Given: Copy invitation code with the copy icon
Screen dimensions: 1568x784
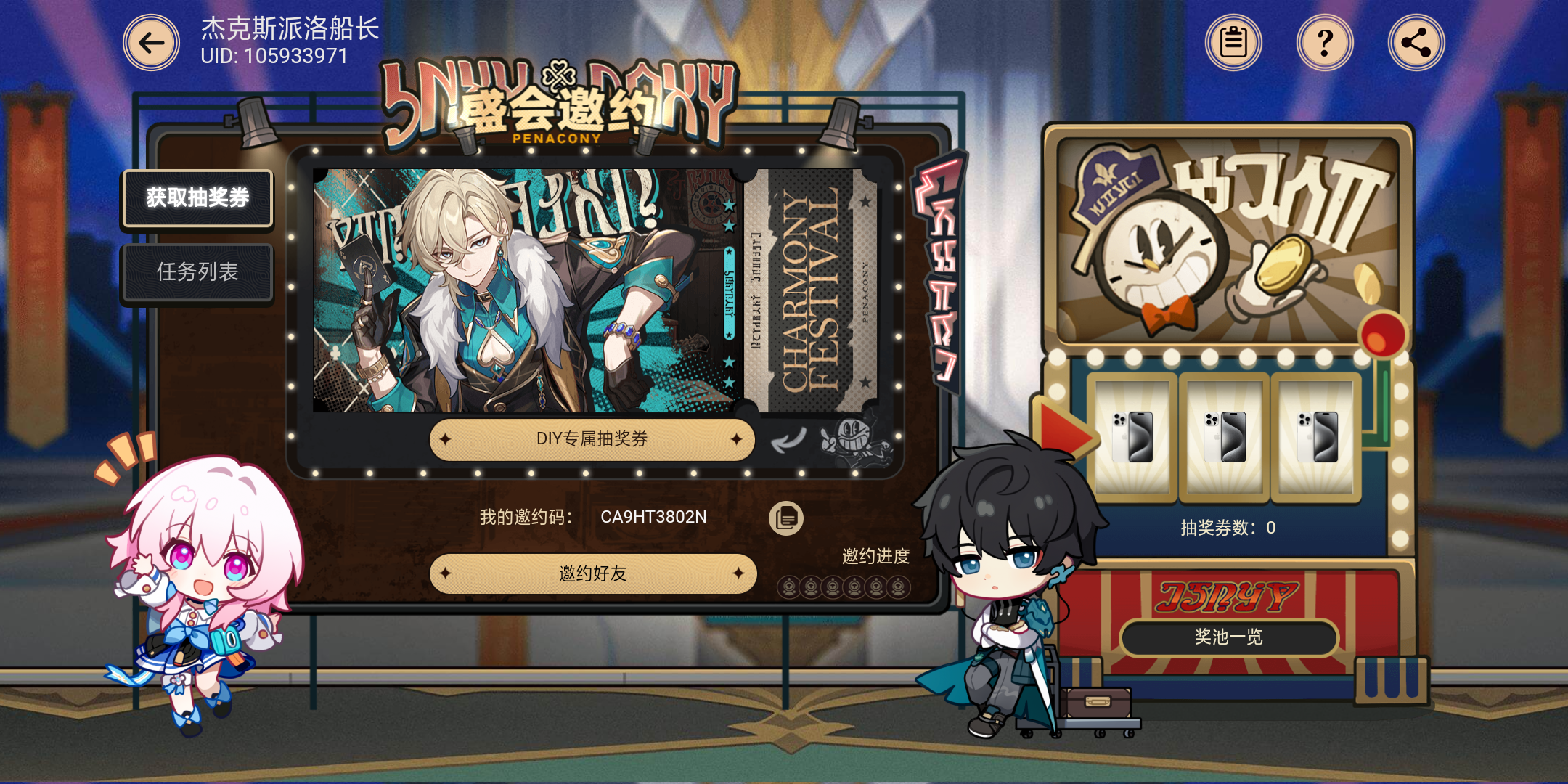Looking at the screenshot, I should [x=785, y=517].
